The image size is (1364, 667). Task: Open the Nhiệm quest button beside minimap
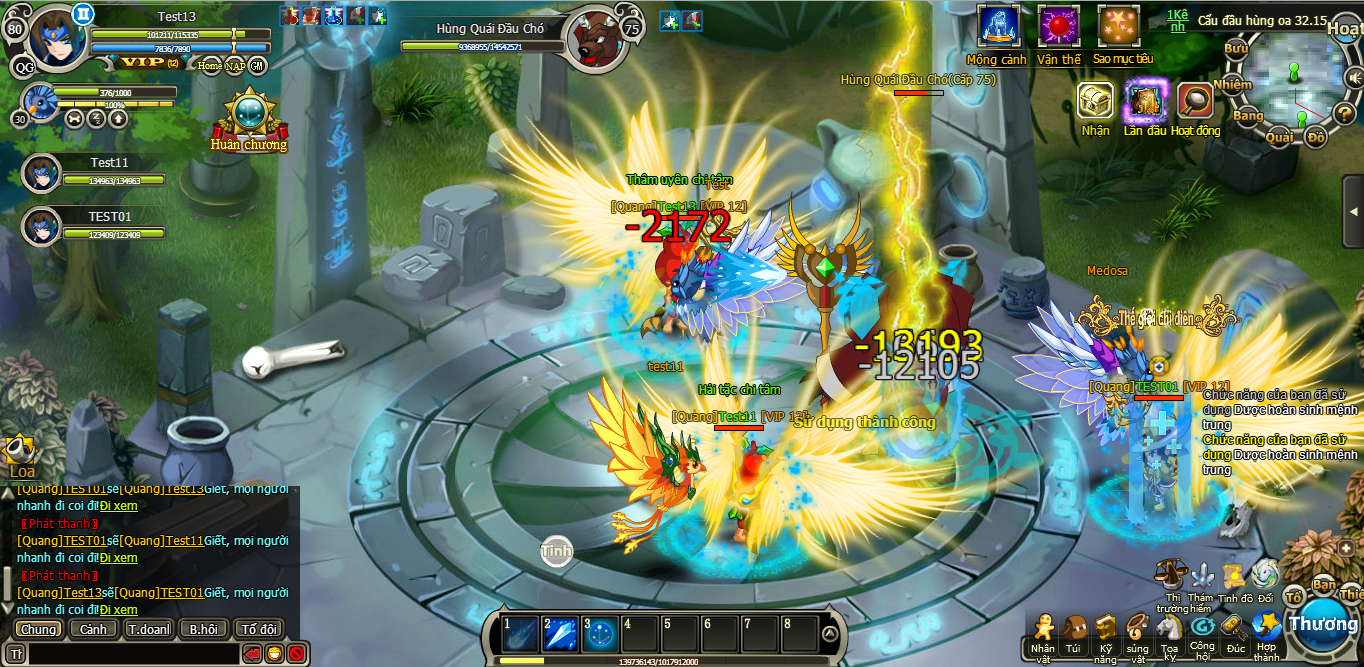click(x=1232, y=85)
